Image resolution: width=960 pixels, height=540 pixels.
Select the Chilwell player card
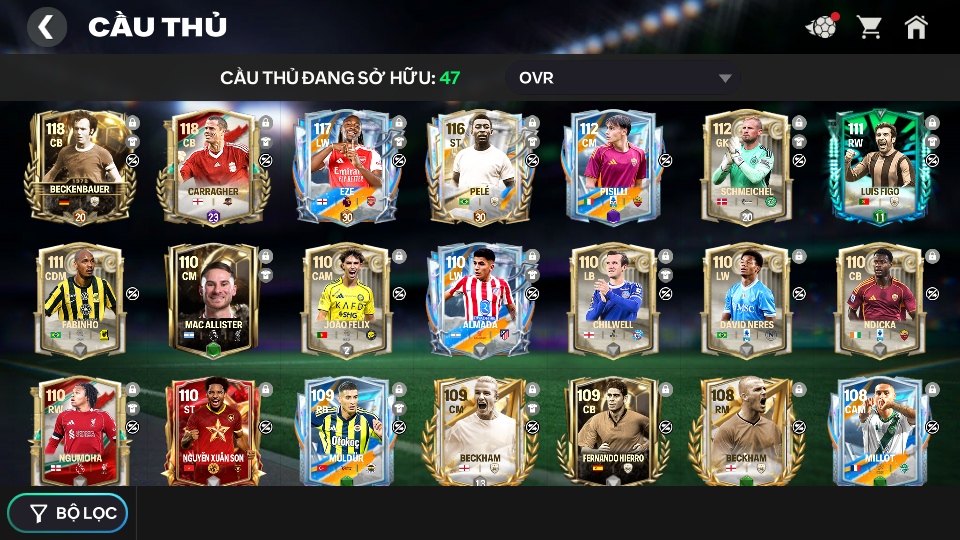tap(613, 300)
